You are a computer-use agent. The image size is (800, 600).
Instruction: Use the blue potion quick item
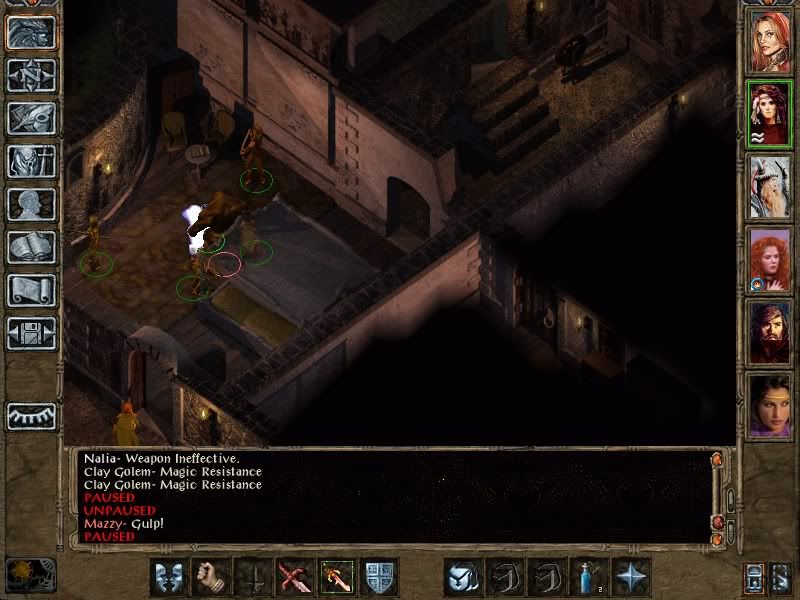tap(590, 577)
